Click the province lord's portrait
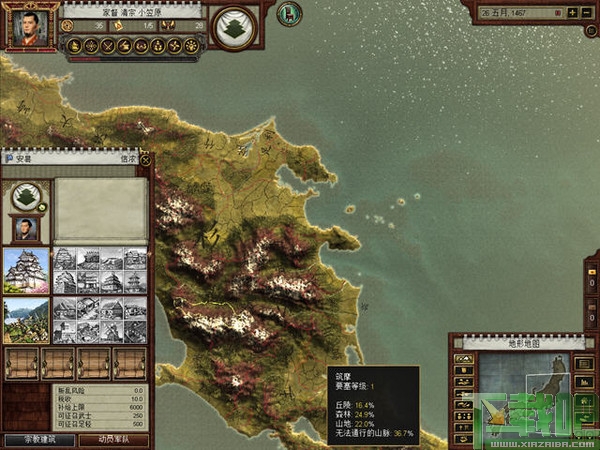This screenshot has height=450, width=600. coord(26,229)
